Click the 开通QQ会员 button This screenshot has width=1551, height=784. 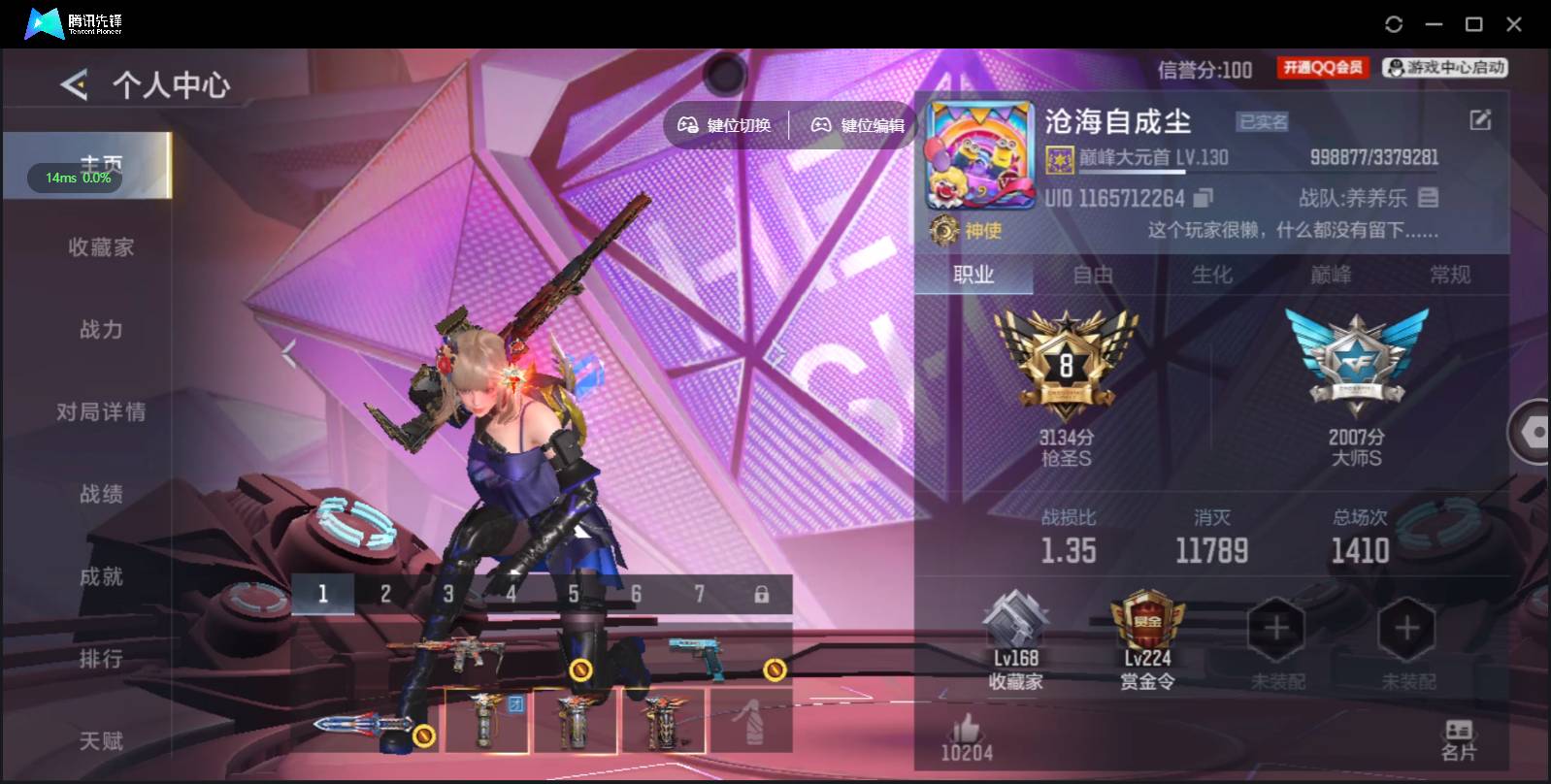coord(1323,67)
